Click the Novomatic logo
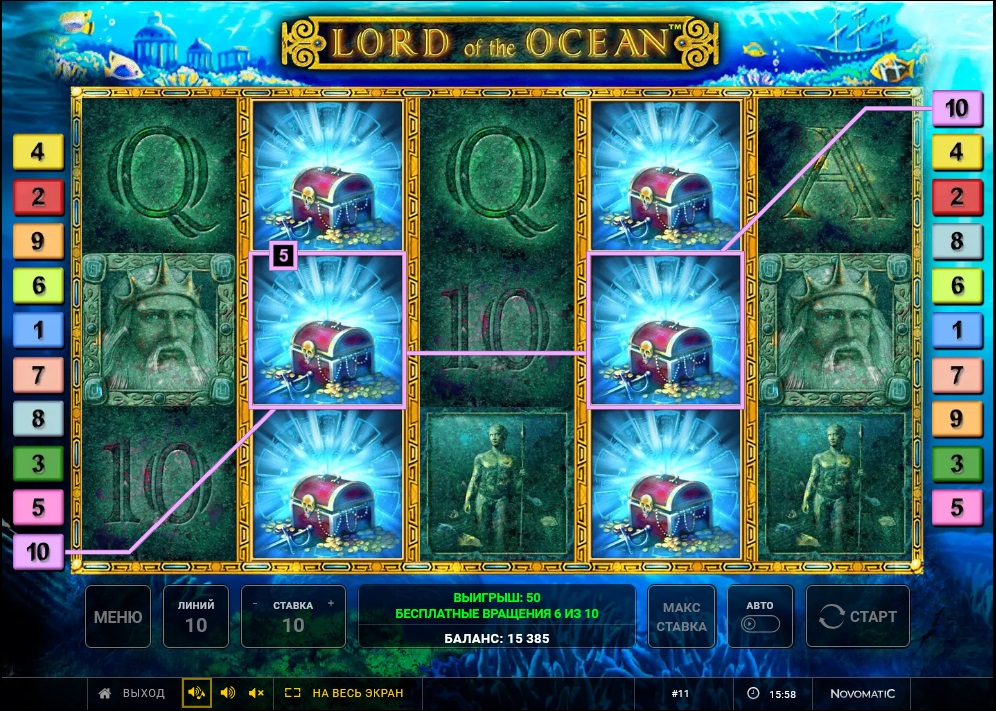This screenshot has width=996, height=711. (x=862, y=693)
